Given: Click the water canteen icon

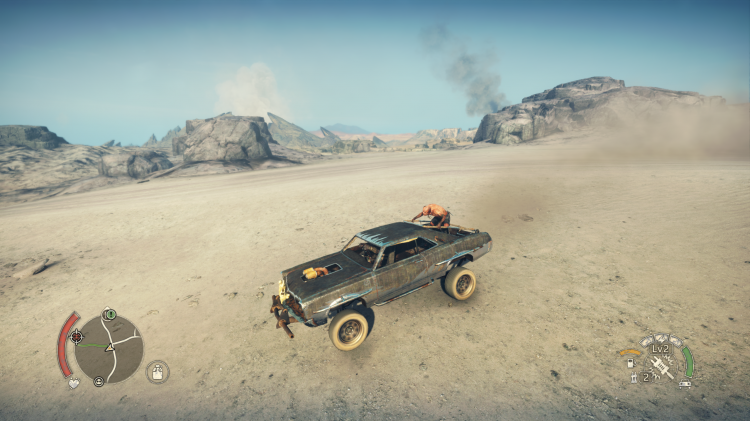Looking at the screenshot, I should click(x=157, y=372).
